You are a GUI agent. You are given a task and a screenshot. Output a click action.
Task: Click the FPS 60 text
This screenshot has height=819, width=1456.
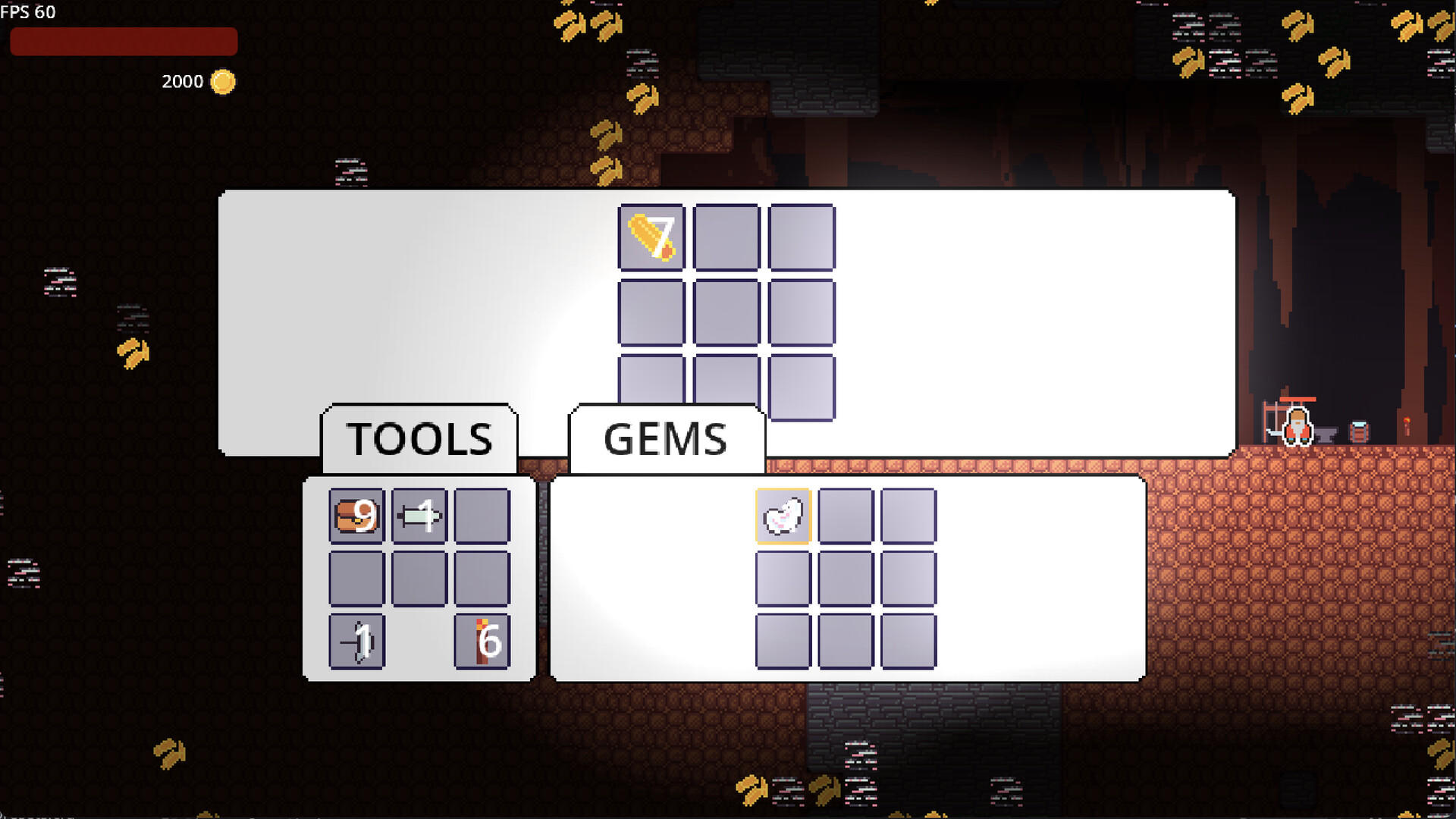29,12
